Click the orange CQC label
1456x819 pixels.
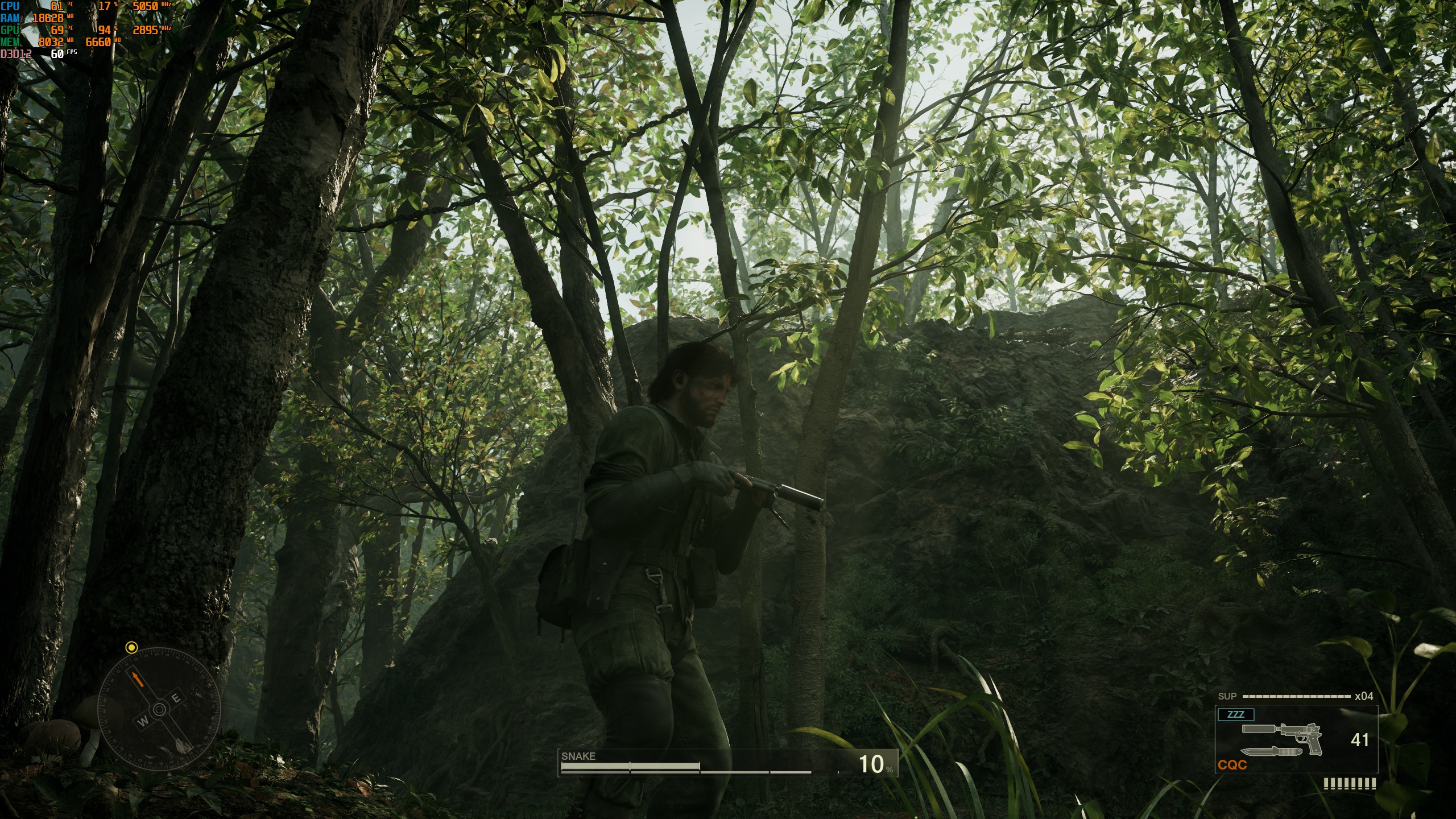tap(1232, 766)
